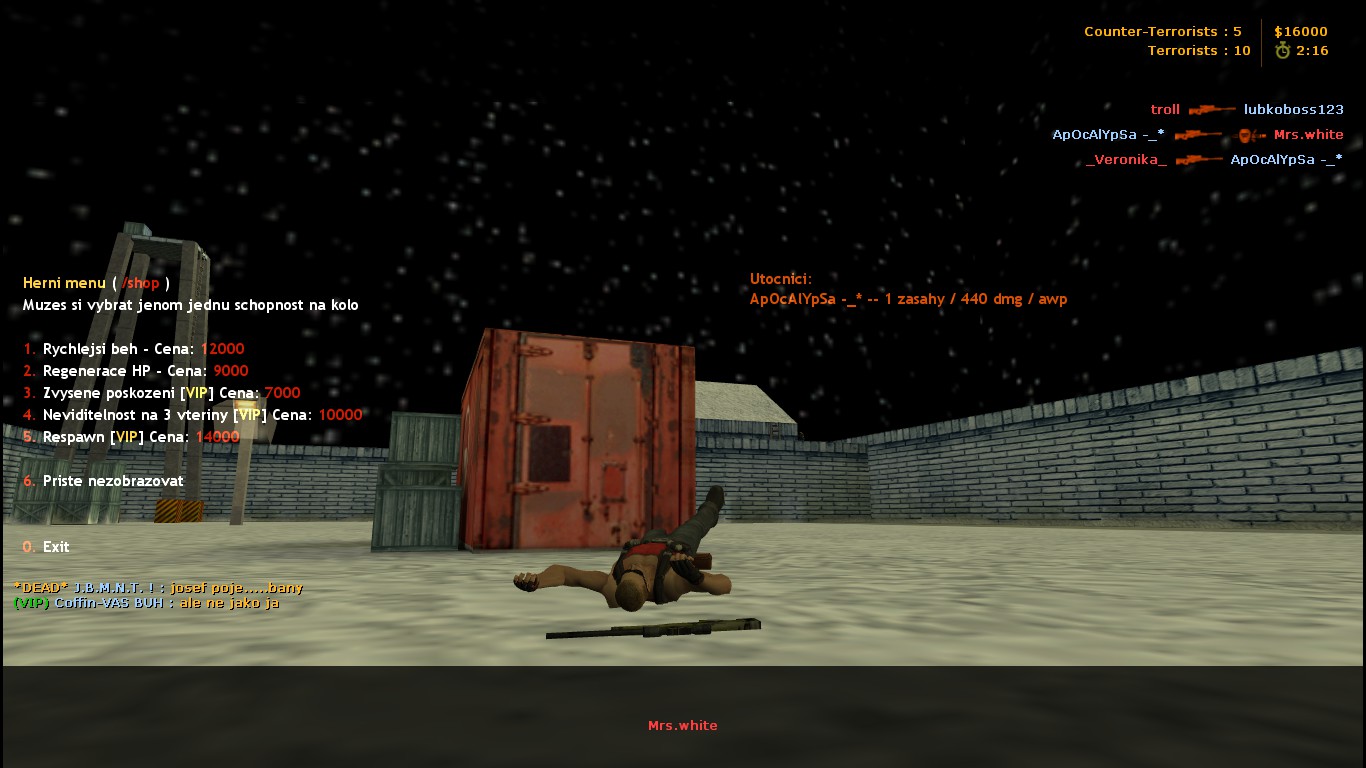Select Neviditelnost na 3 vteriny
1366x768 pixels.
[x=192, y=415]
